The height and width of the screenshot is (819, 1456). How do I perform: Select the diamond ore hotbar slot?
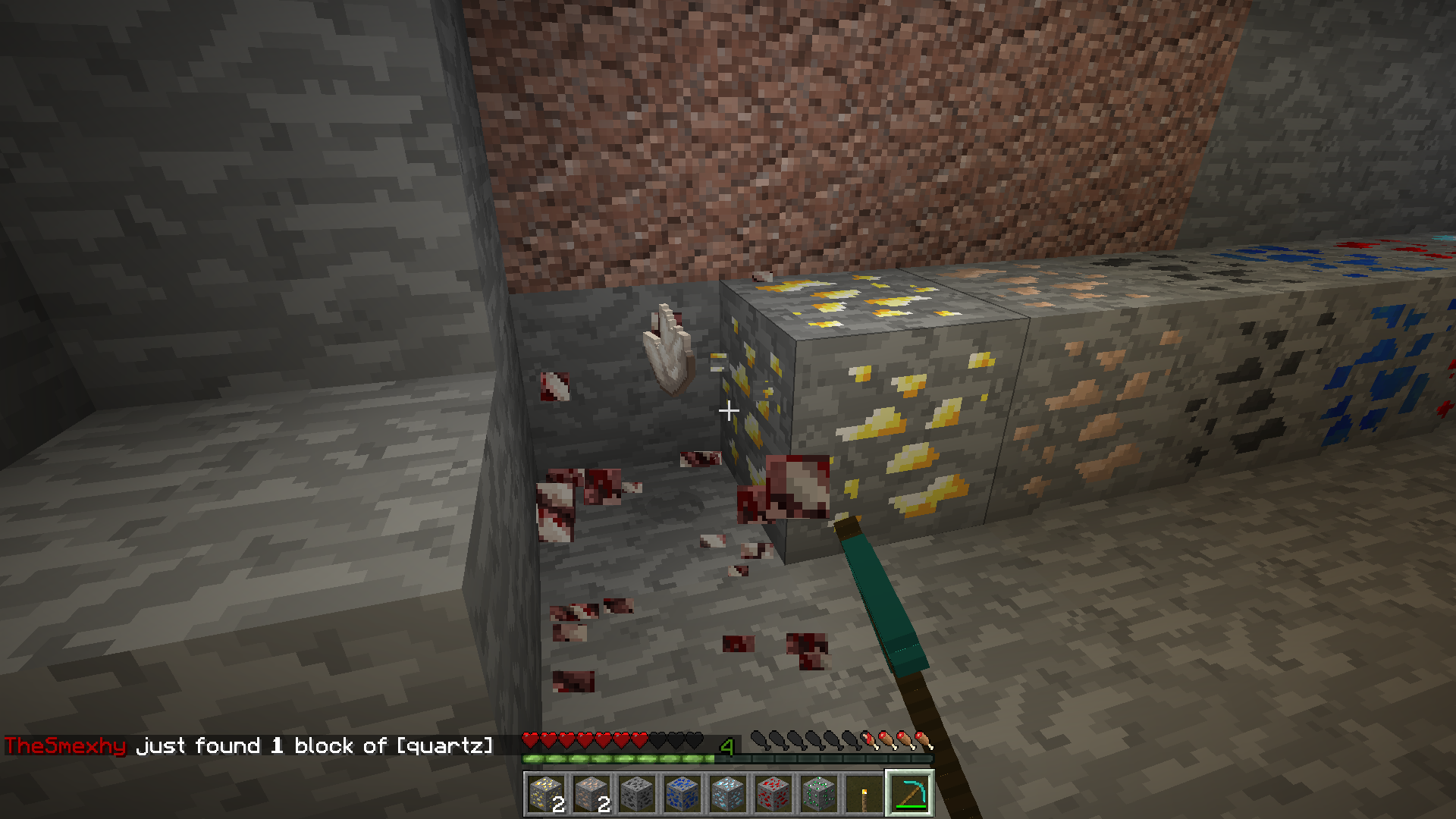coord(728,794)
